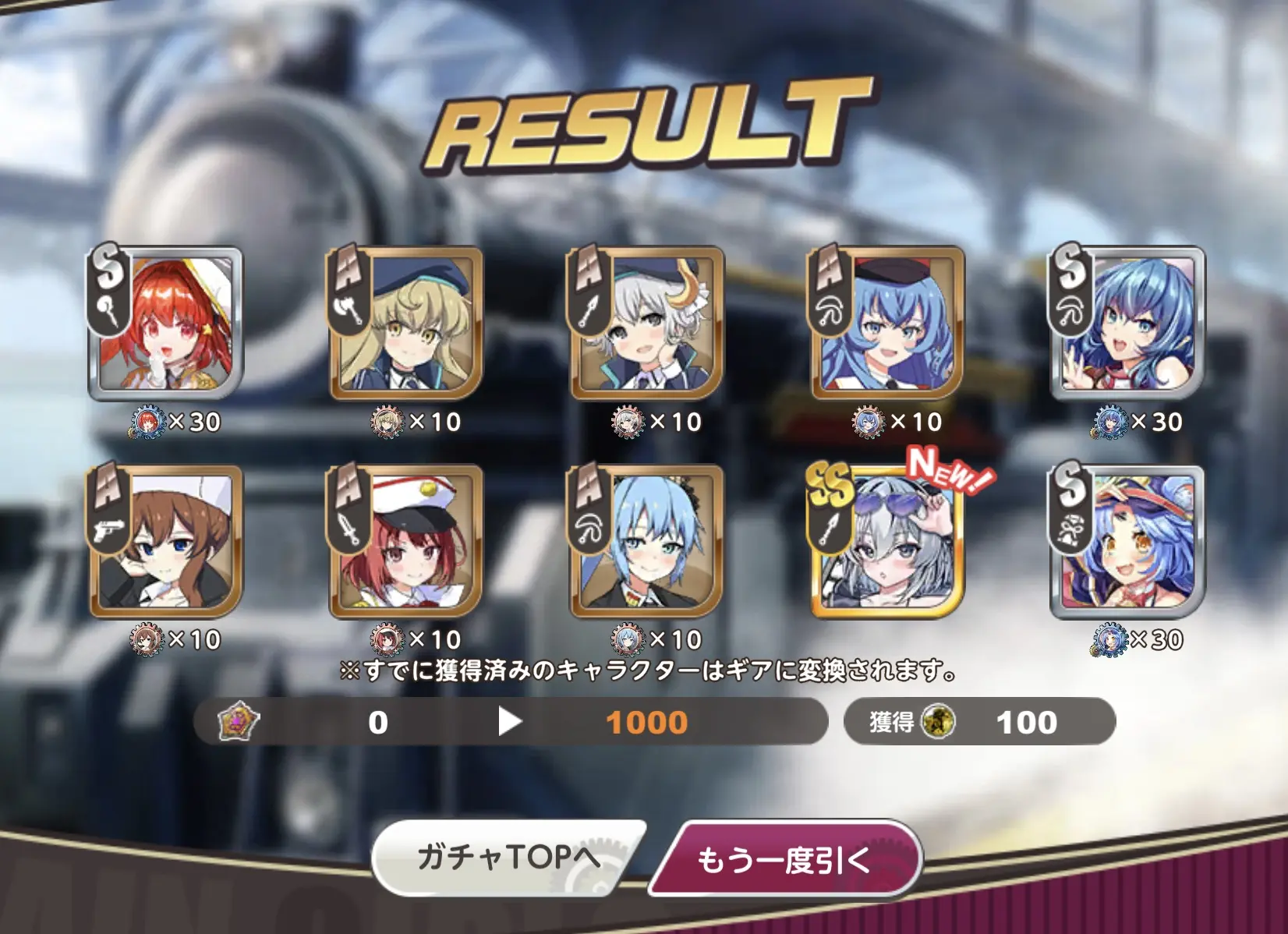This screenshot has width=1288, height=934.
Task: View the red-haired A-rank sword character card
Action: click(405, 542)
